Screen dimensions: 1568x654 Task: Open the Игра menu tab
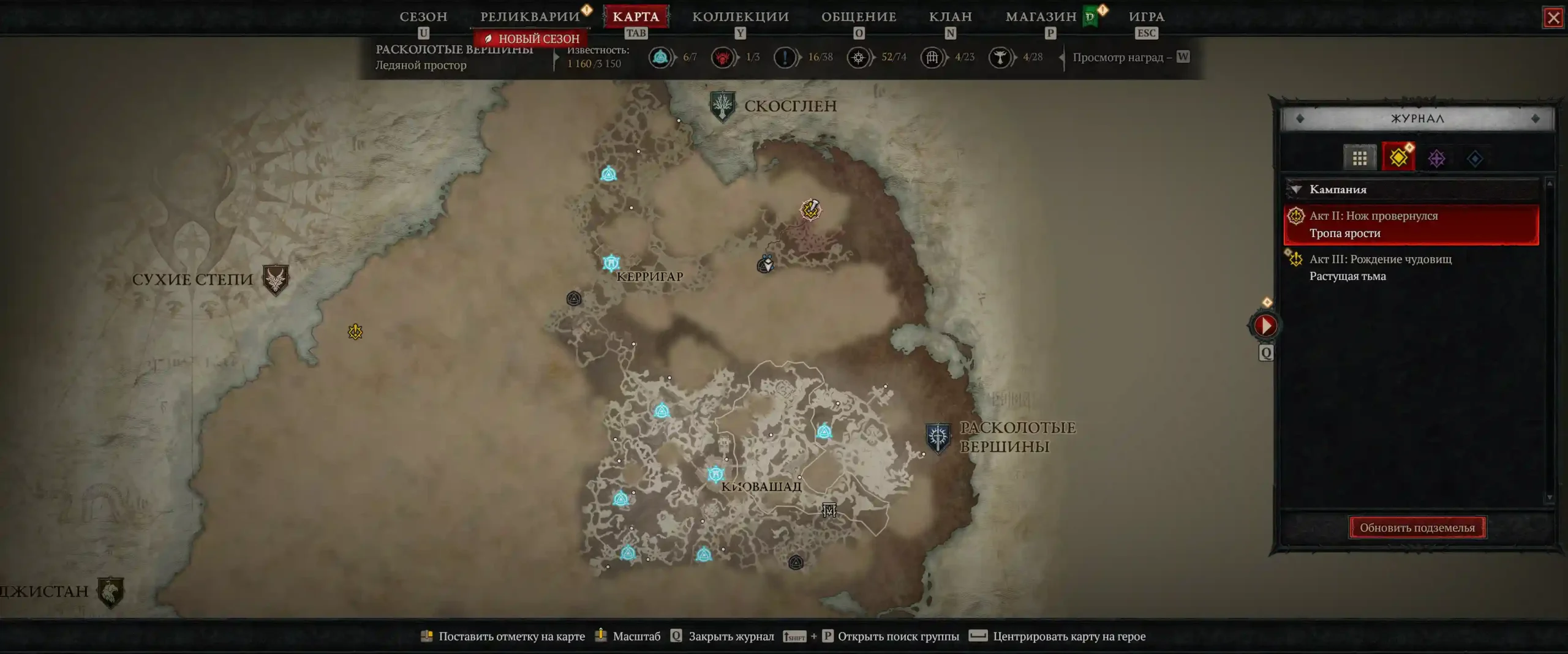point(1147,17)
